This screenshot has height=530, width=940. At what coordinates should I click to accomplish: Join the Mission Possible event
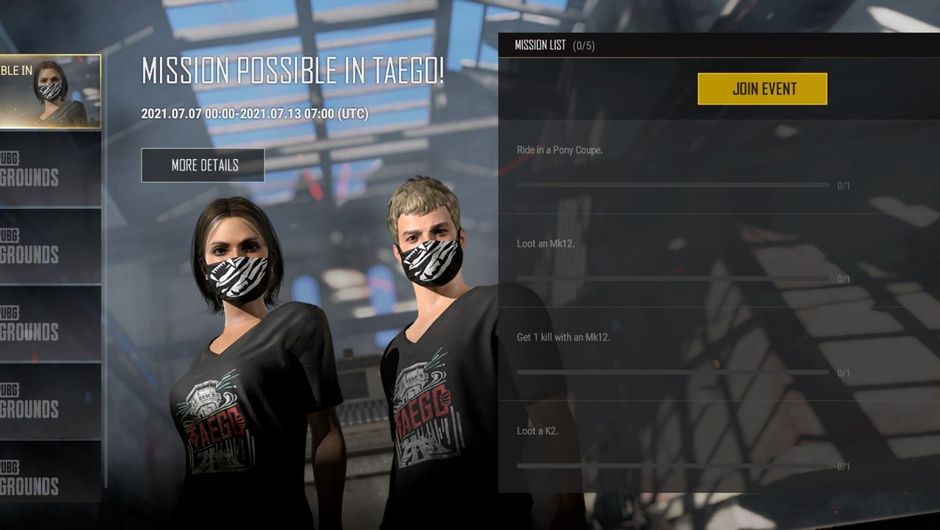click(x=762, y=89)
